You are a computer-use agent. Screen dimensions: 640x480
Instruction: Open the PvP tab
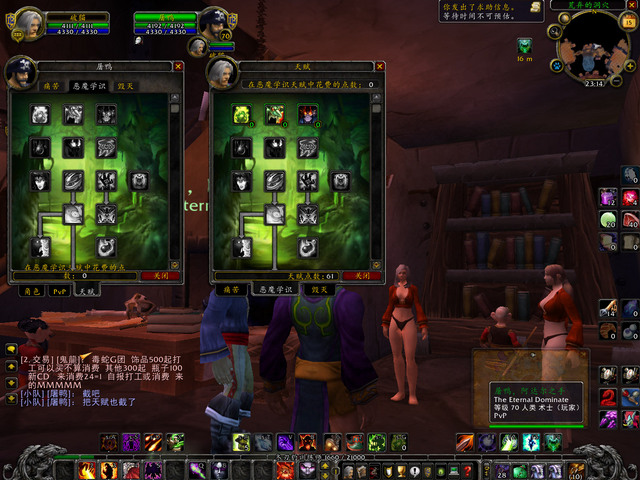pyautogui.click(x=60, y=290)
